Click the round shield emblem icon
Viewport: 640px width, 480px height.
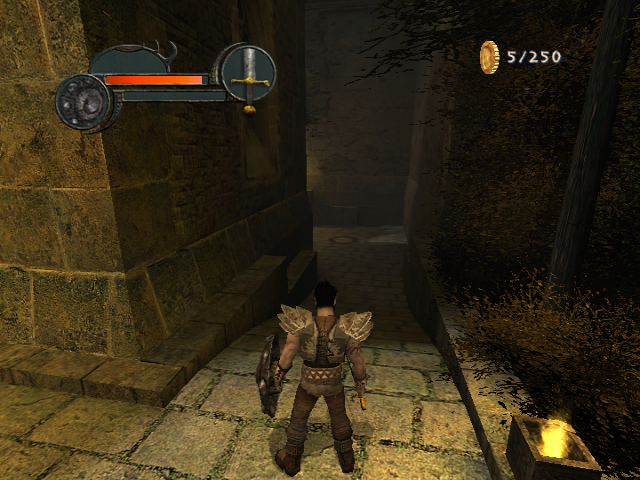point(81,100)
